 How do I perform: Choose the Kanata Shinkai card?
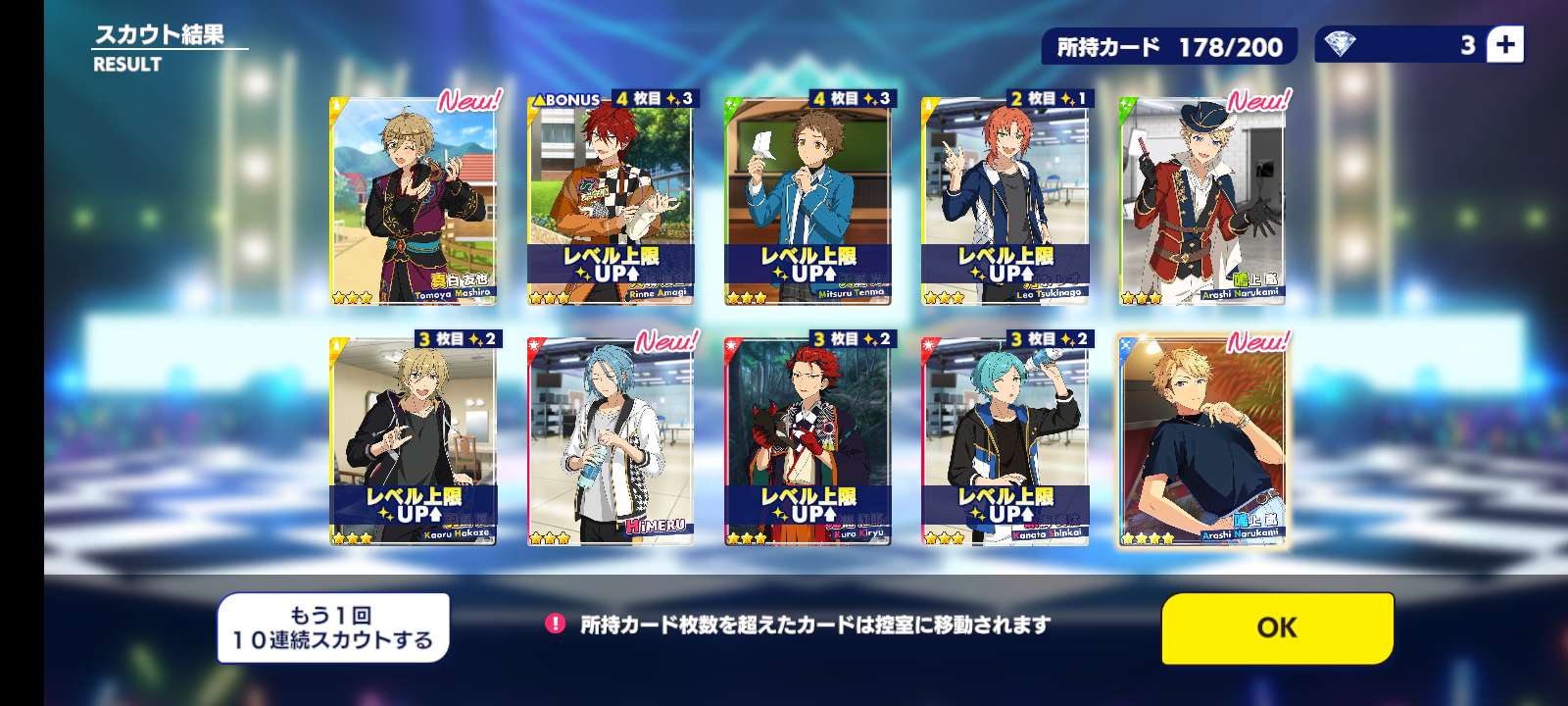1004,441
